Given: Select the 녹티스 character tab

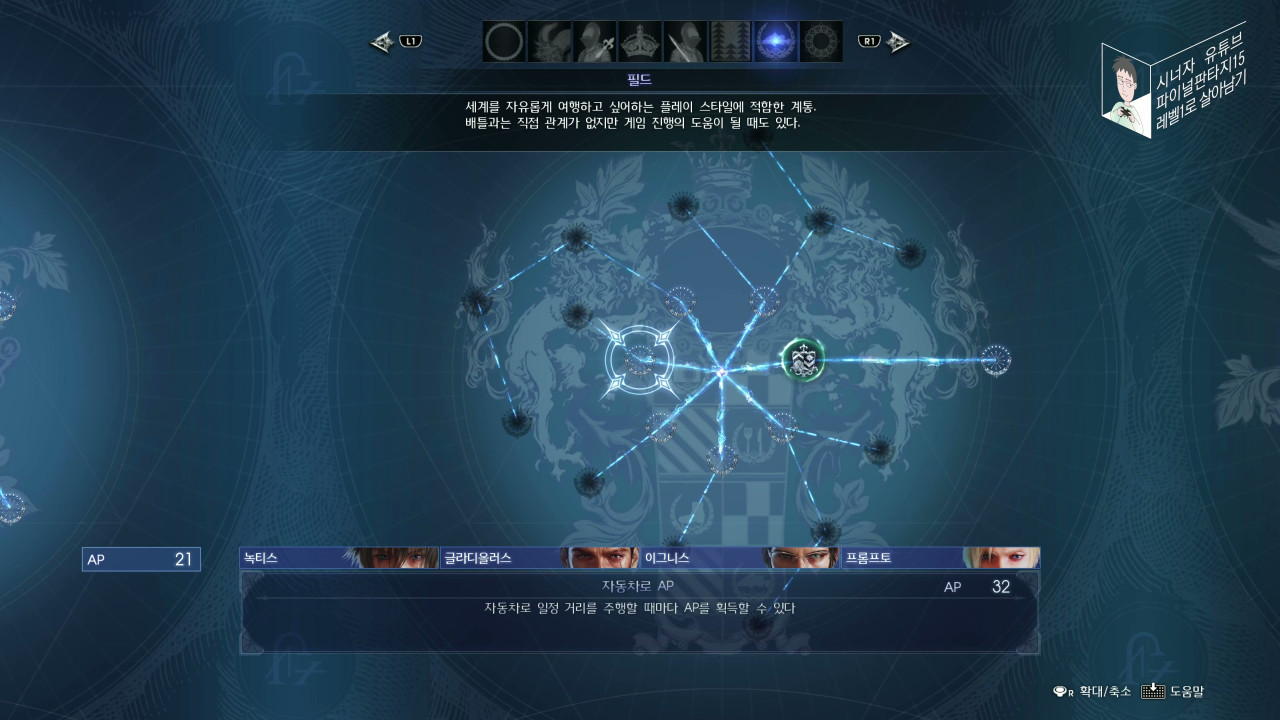Looking at the screenshot, I should point(338,558).
